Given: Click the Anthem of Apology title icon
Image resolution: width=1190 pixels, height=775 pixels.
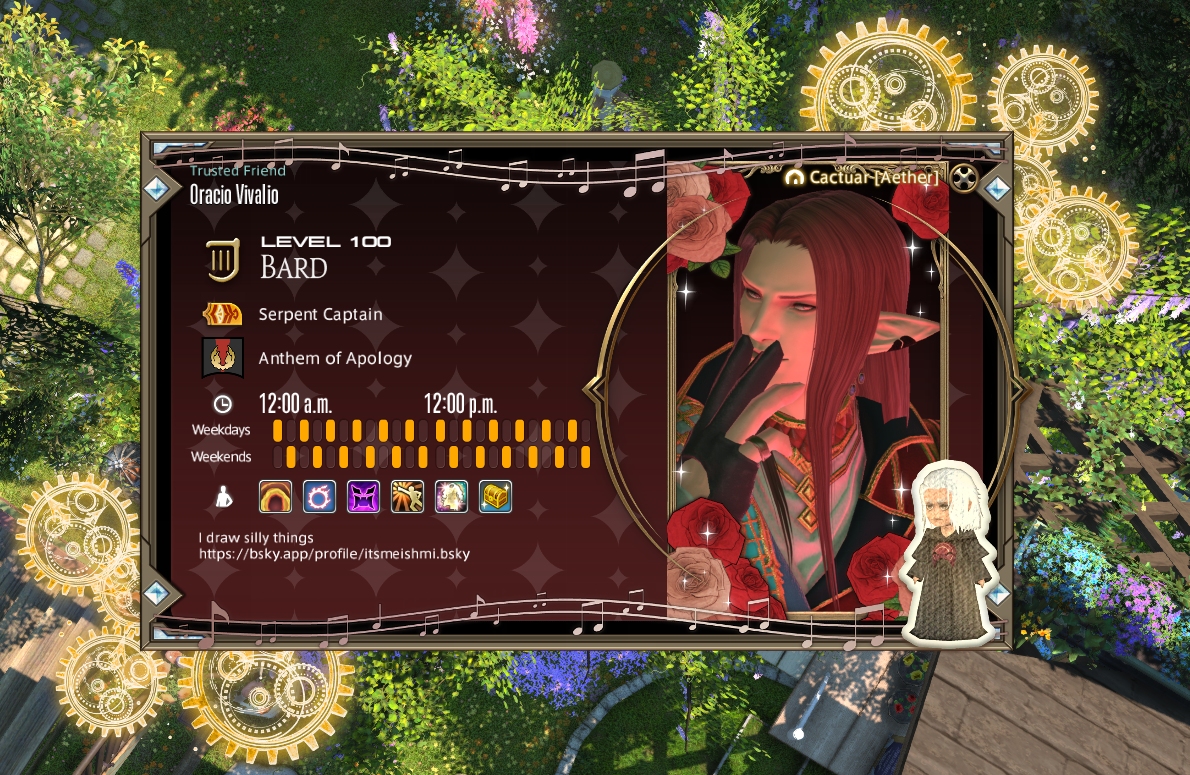Looking at the screenshot, I should click(x=222, y=358).
